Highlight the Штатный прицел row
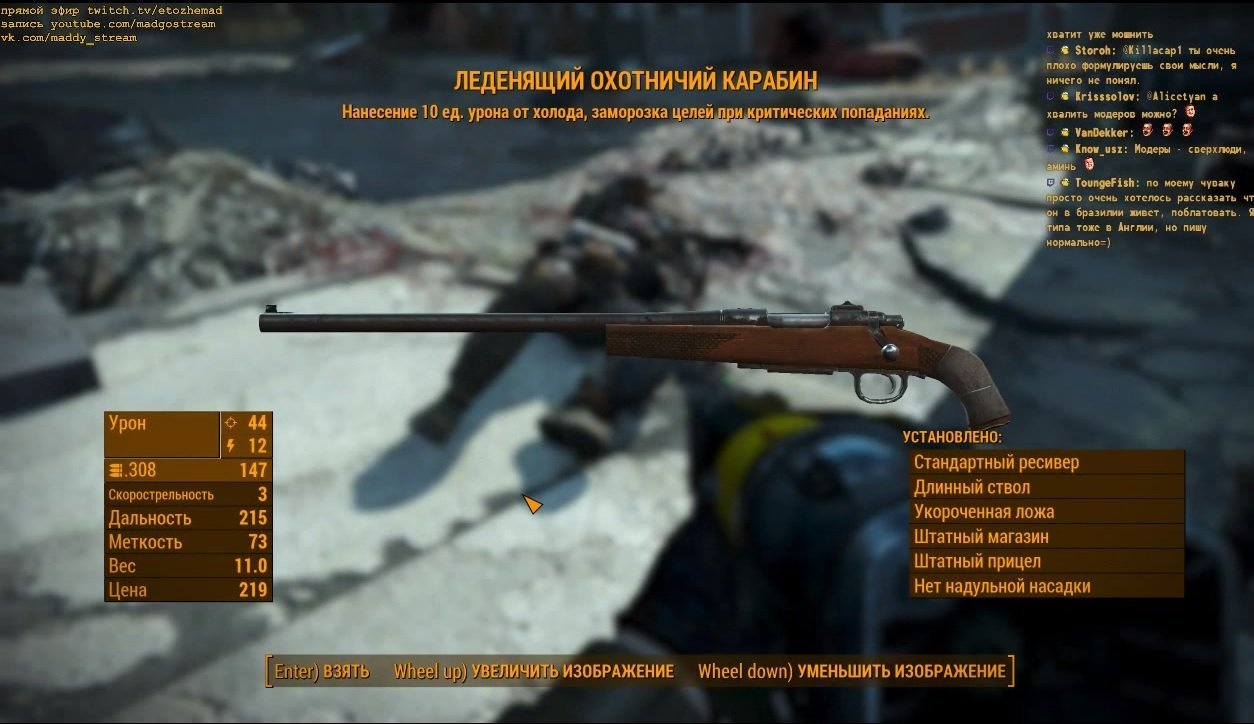Image resolution: width=1254 pixels, height=724 pixels. click(x=1046, y=562)
